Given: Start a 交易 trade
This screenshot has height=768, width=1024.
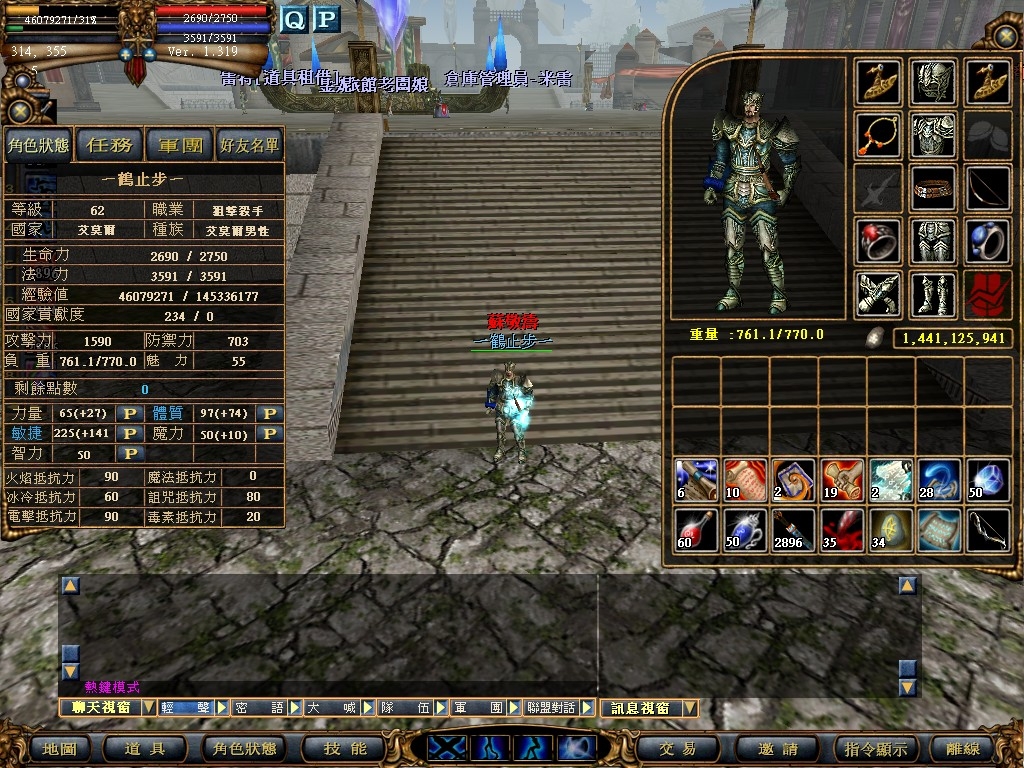Looking at the screenshot, I should [x=678, y=748].
